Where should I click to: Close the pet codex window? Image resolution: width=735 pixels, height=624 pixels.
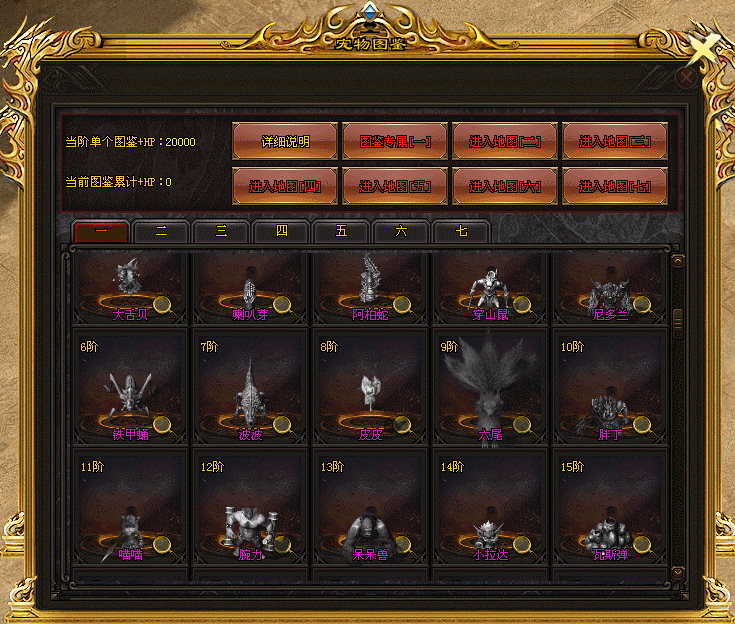click(686, 75)
